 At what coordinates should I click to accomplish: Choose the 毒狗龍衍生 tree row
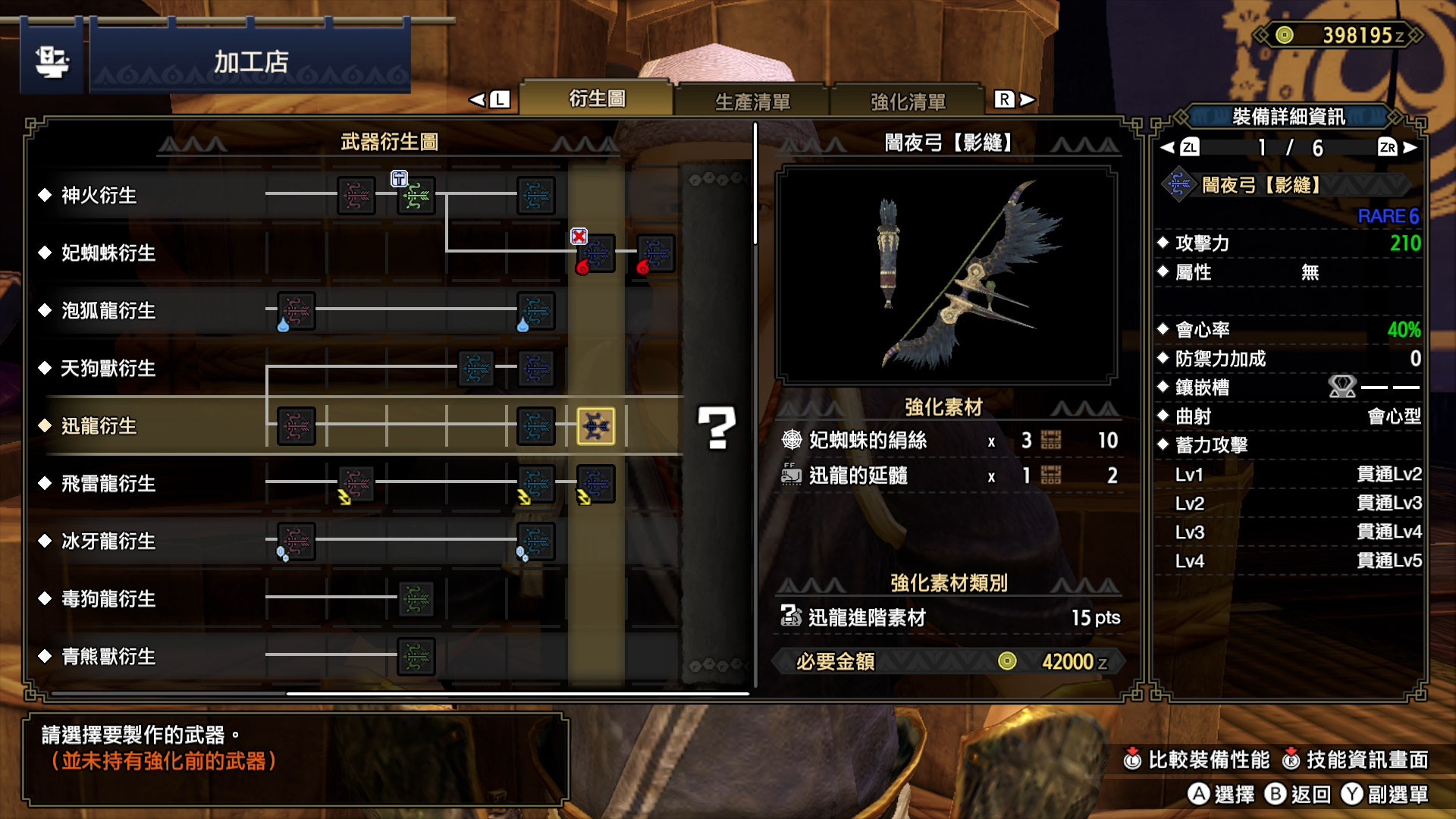point(108,599)
